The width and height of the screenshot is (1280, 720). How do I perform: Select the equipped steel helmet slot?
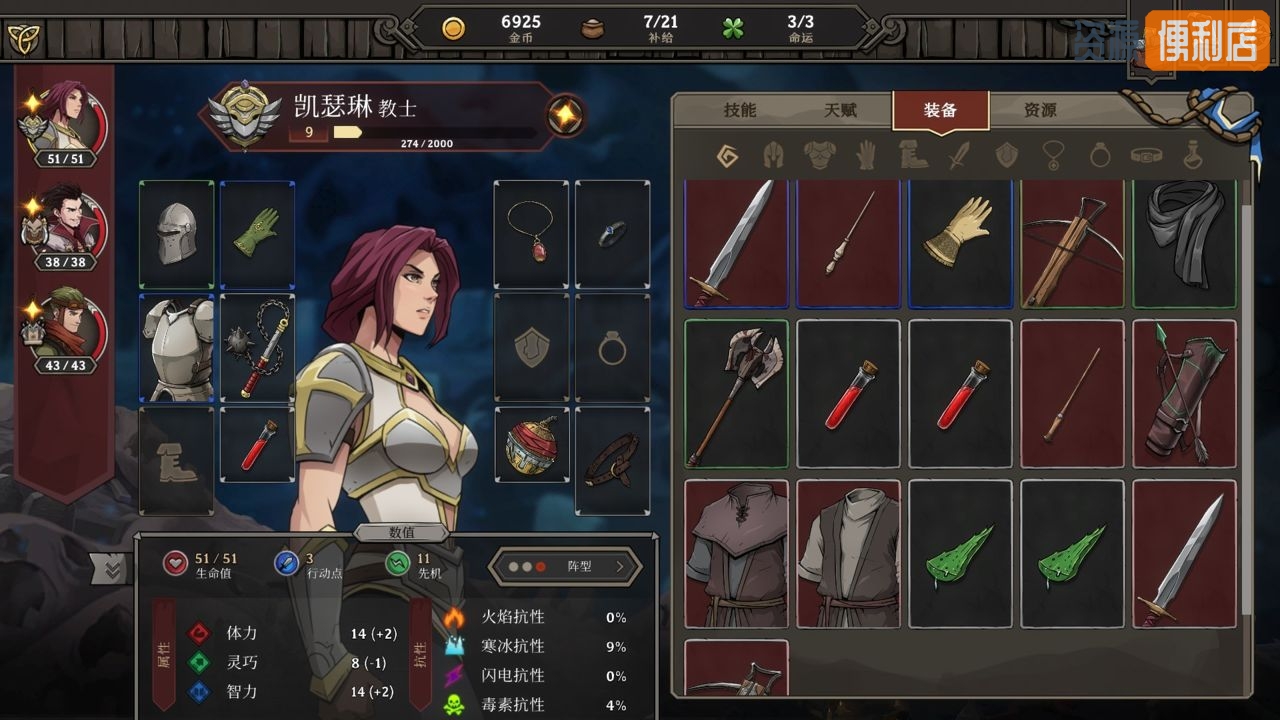[176, 234]
